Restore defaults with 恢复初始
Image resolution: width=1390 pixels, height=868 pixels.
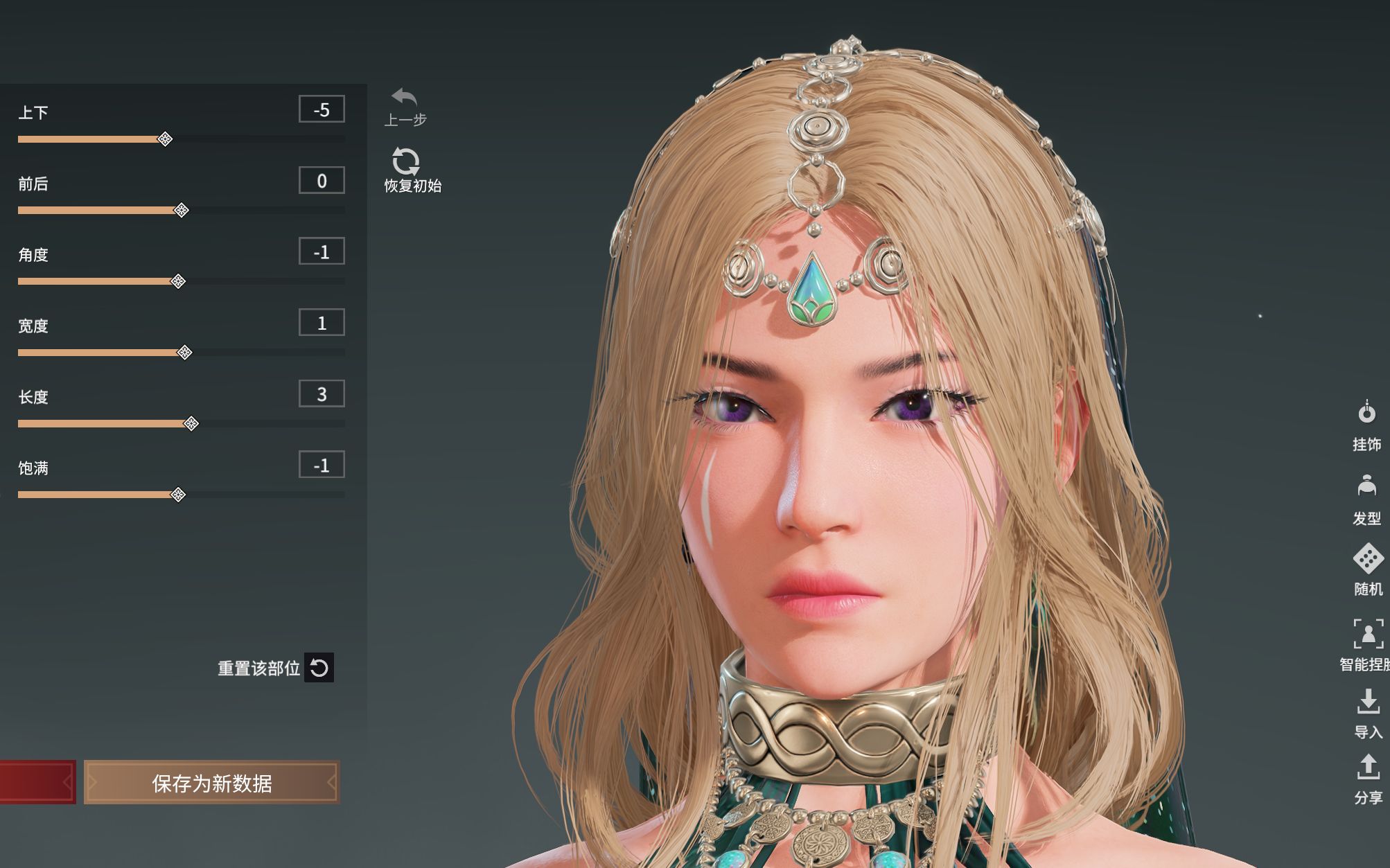[x=406, y=162]
